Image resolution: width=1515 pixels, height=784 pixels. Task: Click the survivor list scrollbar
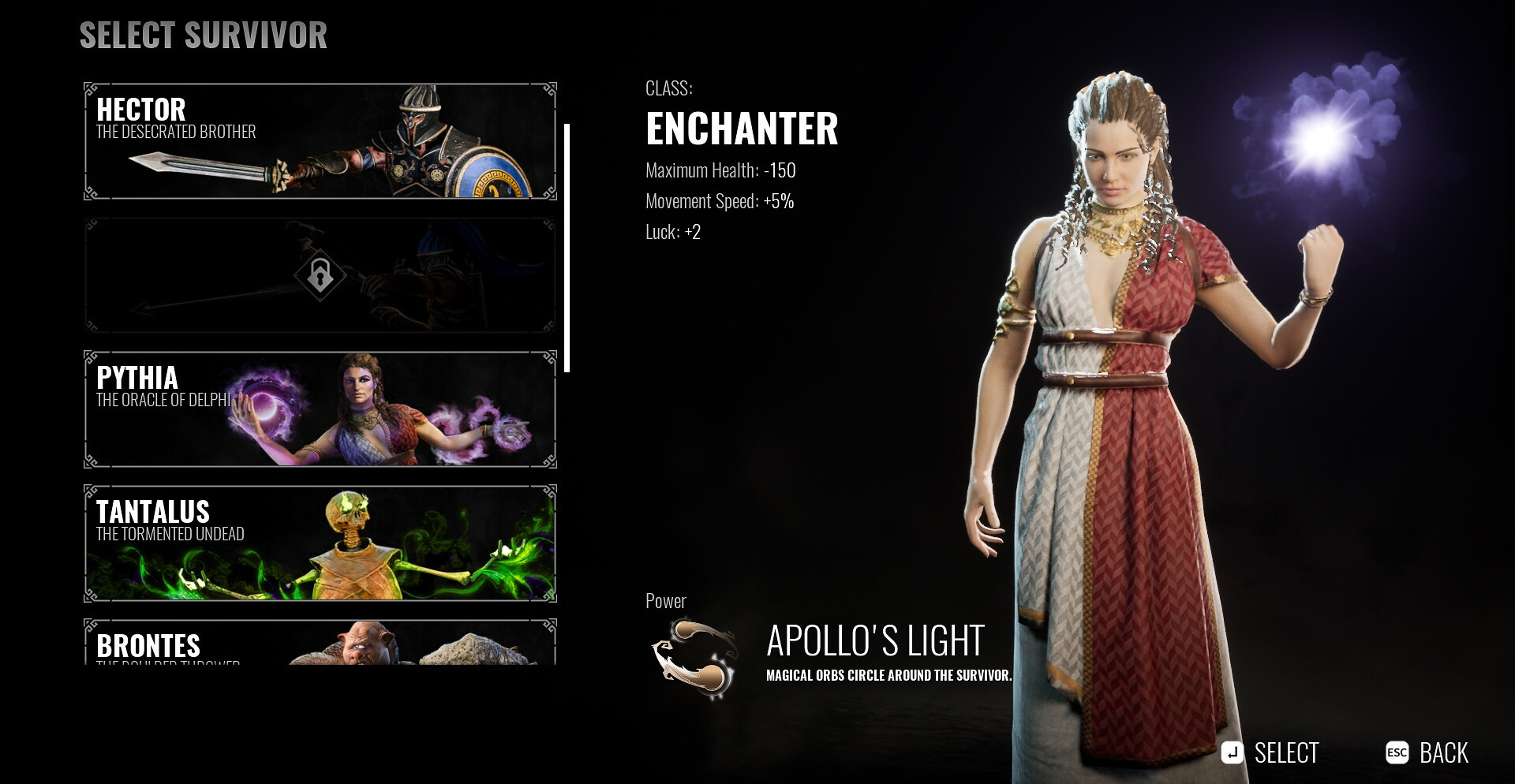(567, 248)
